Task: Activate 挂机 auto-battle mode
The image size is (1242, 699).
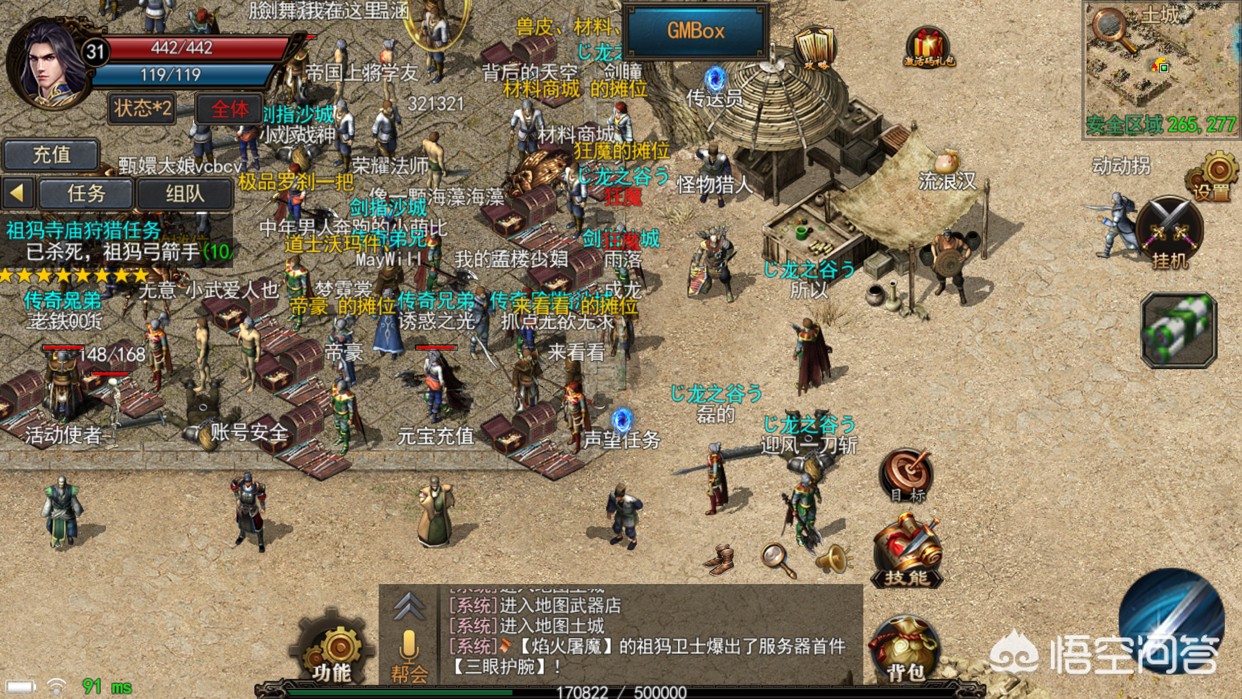Action: click(x=1169, y=232)
